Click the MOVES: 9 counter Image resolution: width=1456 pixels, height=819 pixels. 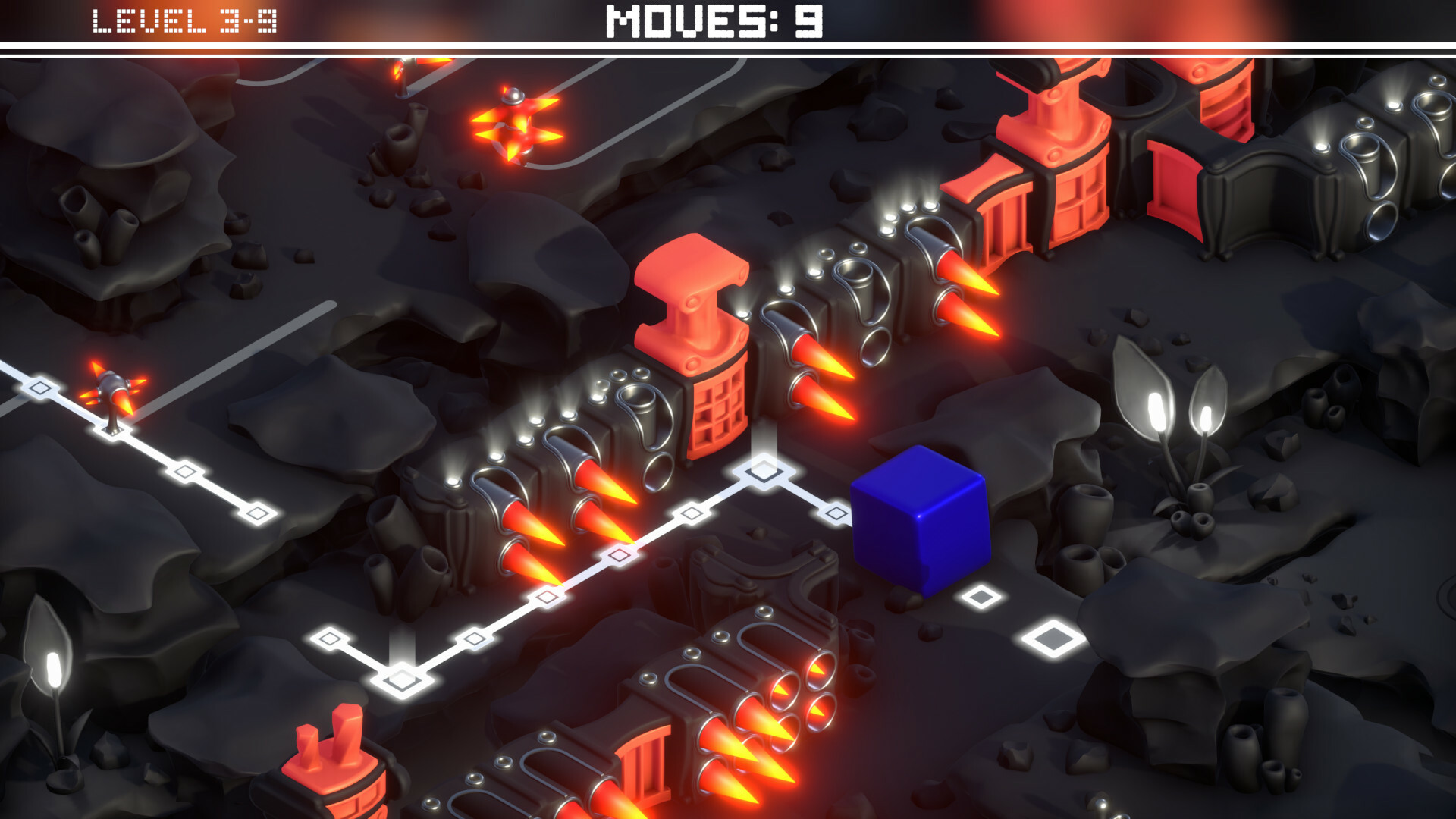point(713,23)
